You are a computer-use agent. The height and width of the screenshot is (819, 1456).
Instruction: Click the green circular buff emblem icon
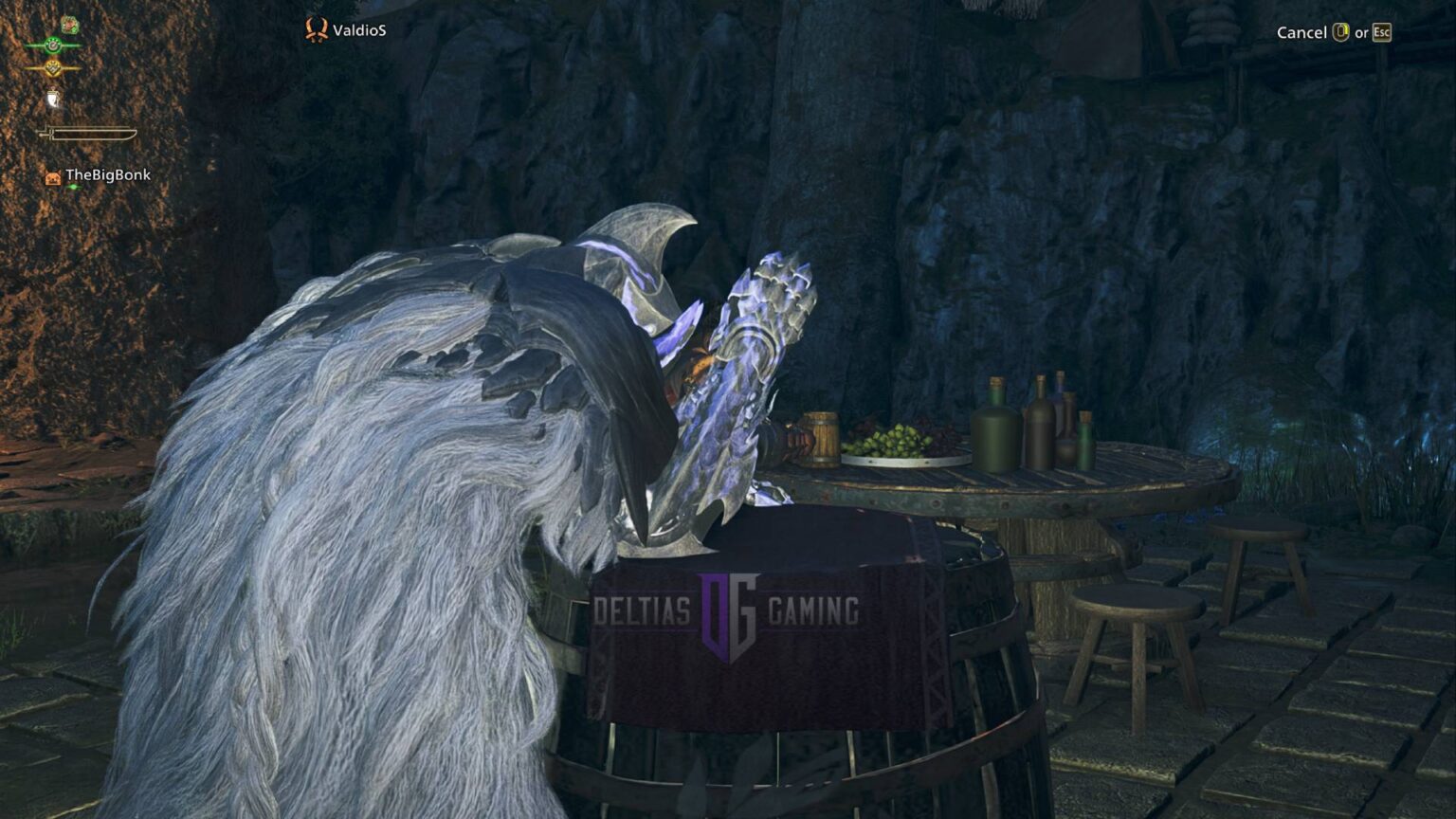pos(52,45)
